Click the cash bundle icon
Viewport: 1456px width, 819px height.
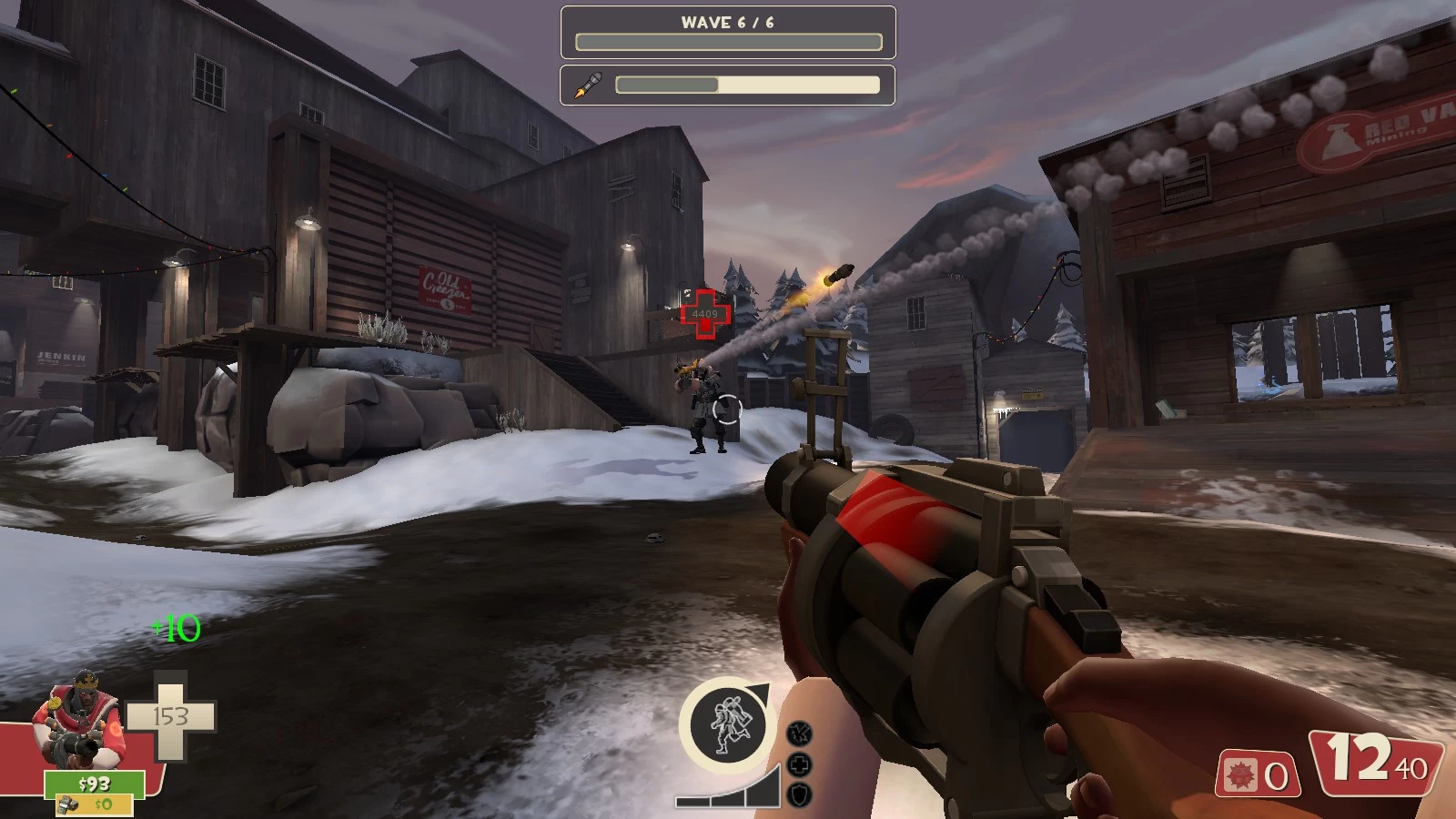(67, 804)
